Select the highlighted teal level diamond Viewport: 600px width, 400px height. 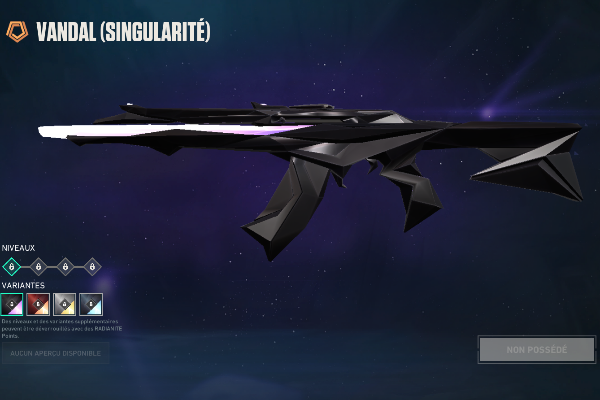[x=12, y=266]
